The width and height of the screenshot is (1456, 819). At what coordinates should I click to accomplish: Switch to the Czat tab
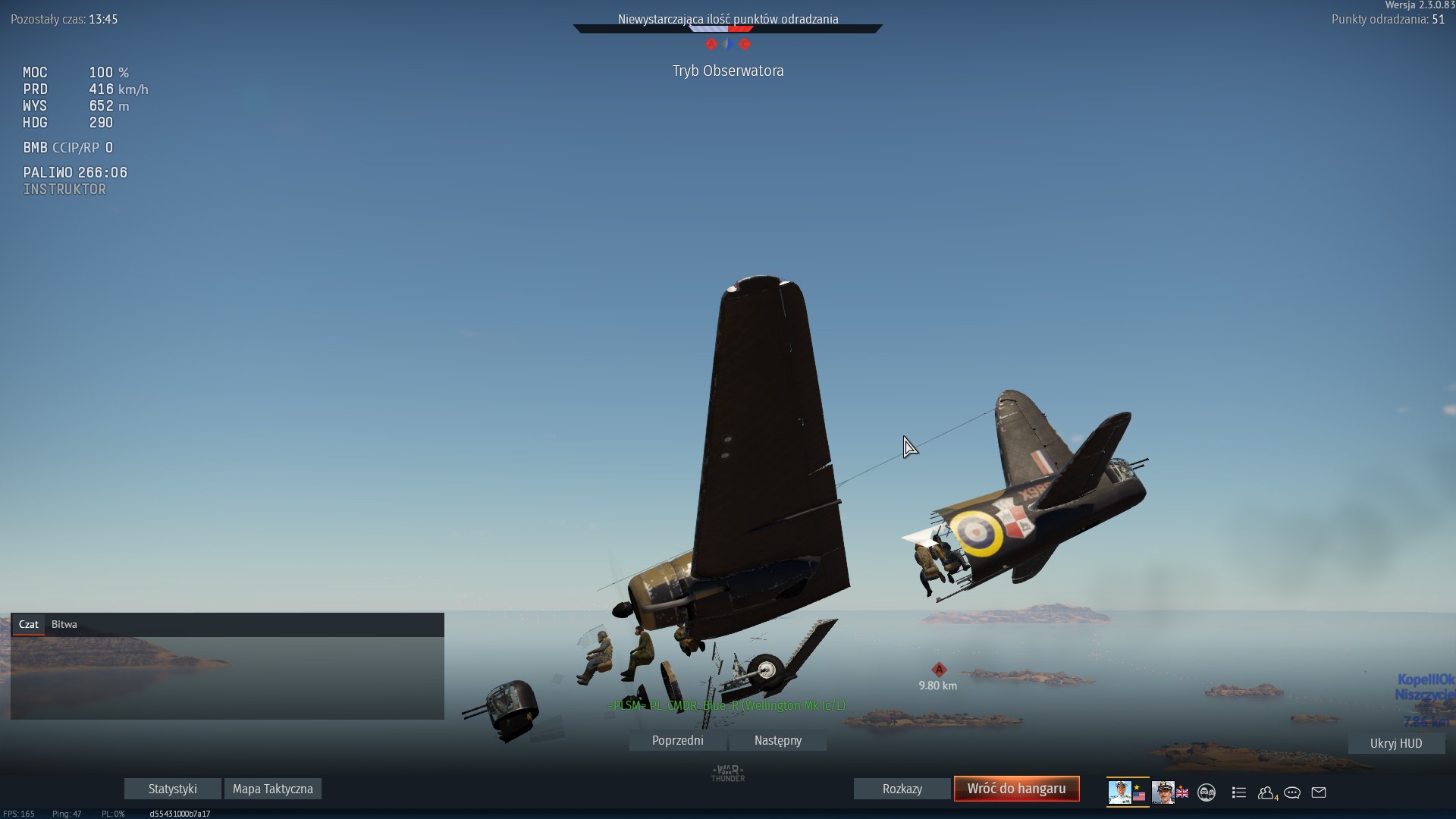pyautogui.click(x=29, y=624)
